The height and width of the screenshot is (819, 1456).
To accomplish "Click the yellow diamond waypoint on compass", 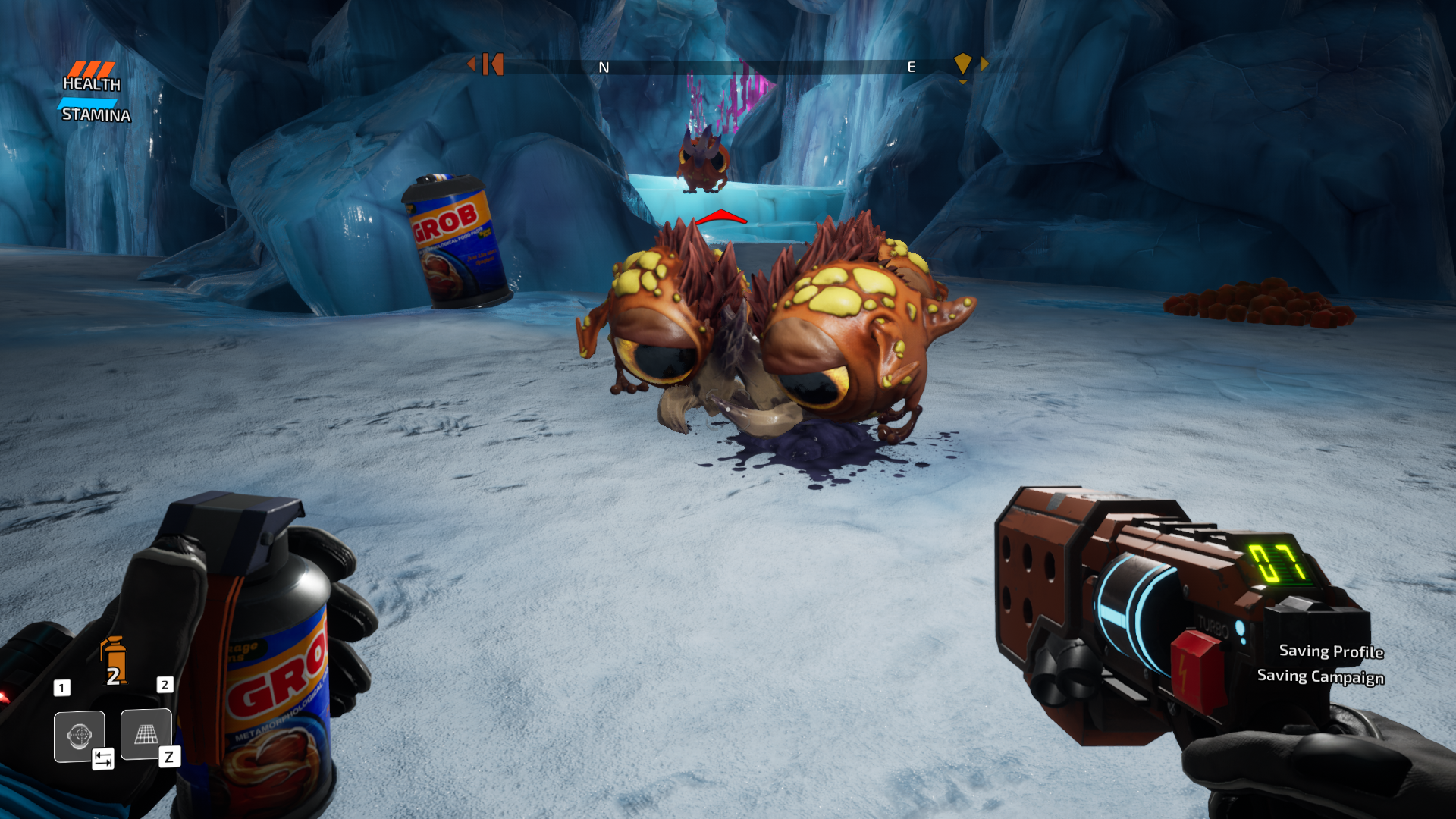I will [x=962, y=64].
